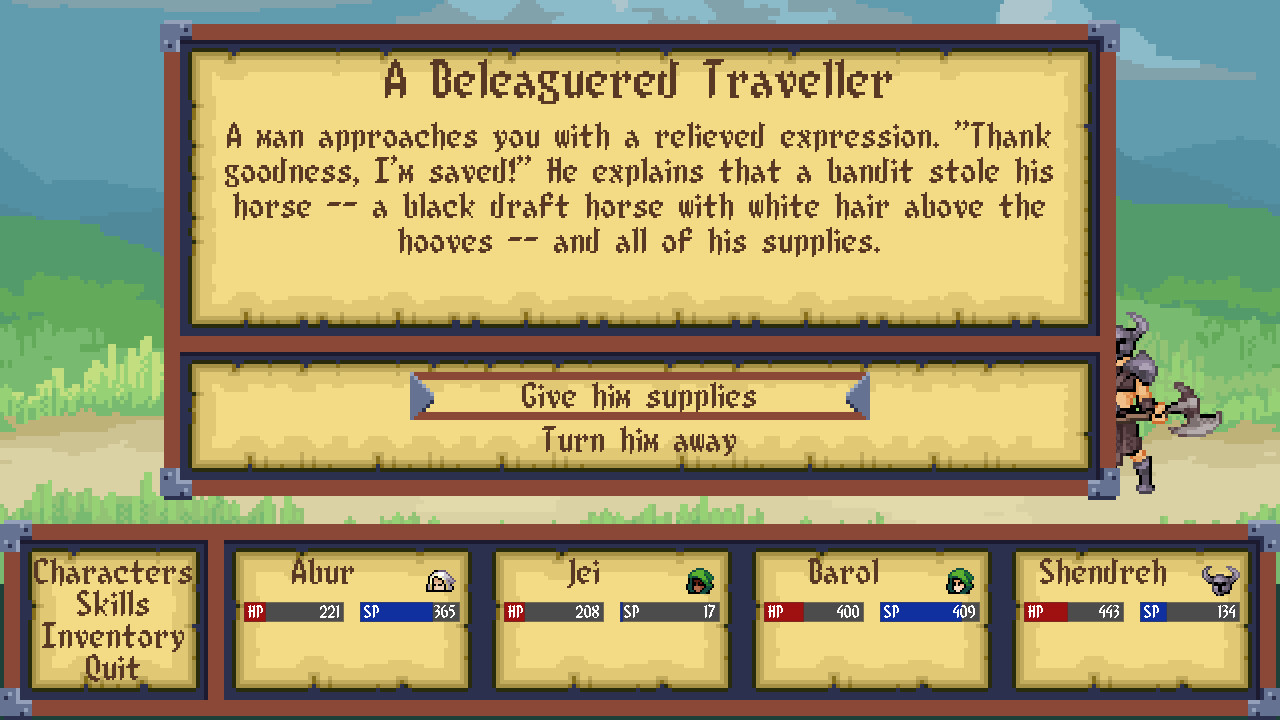Open the Skills screen

[x=112, y=605]
